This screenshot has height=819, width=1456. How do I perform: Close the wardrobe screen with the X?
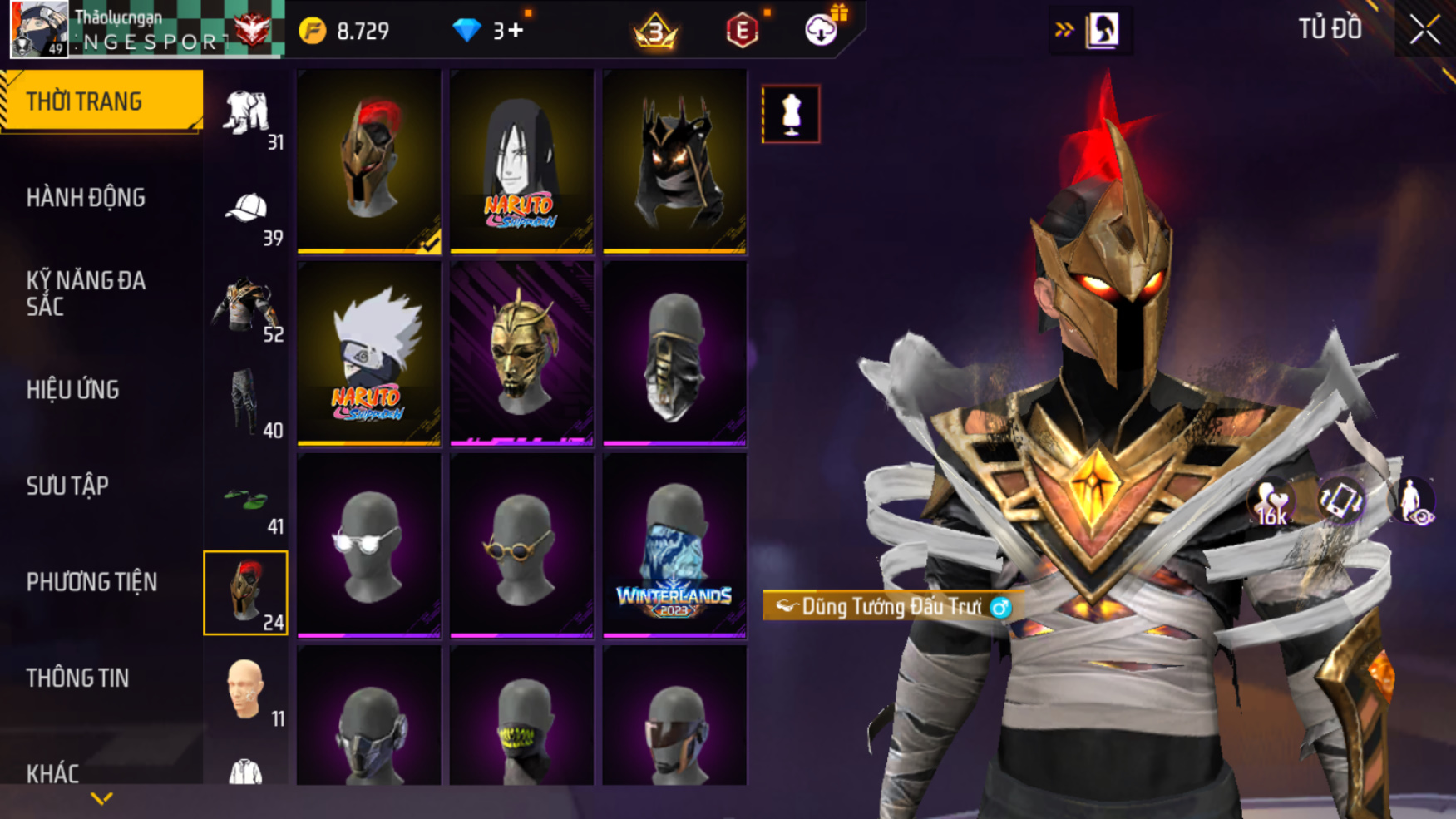point(1424,31)
